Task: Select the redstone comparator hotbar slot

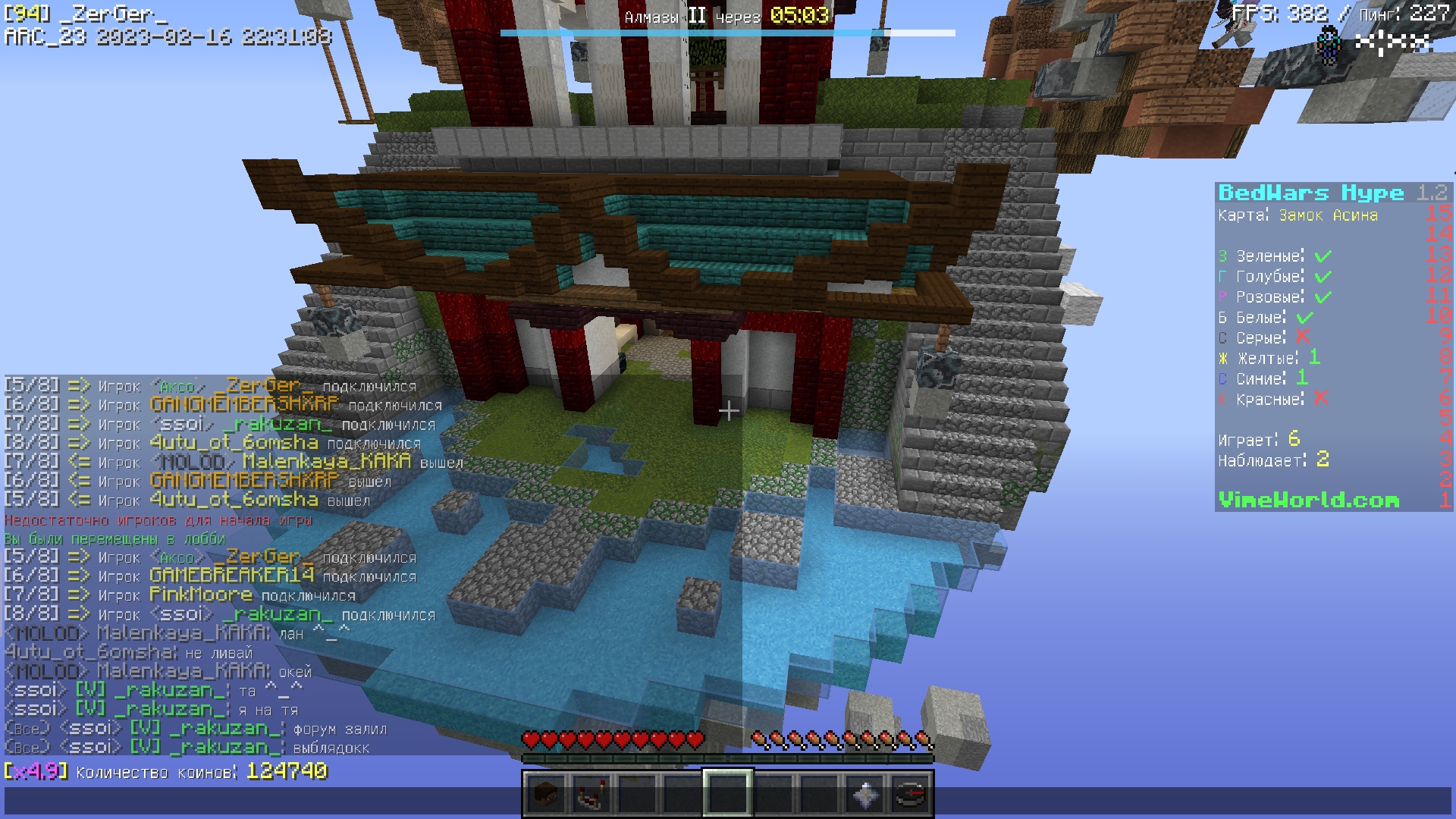Action: tap(591, 795)
